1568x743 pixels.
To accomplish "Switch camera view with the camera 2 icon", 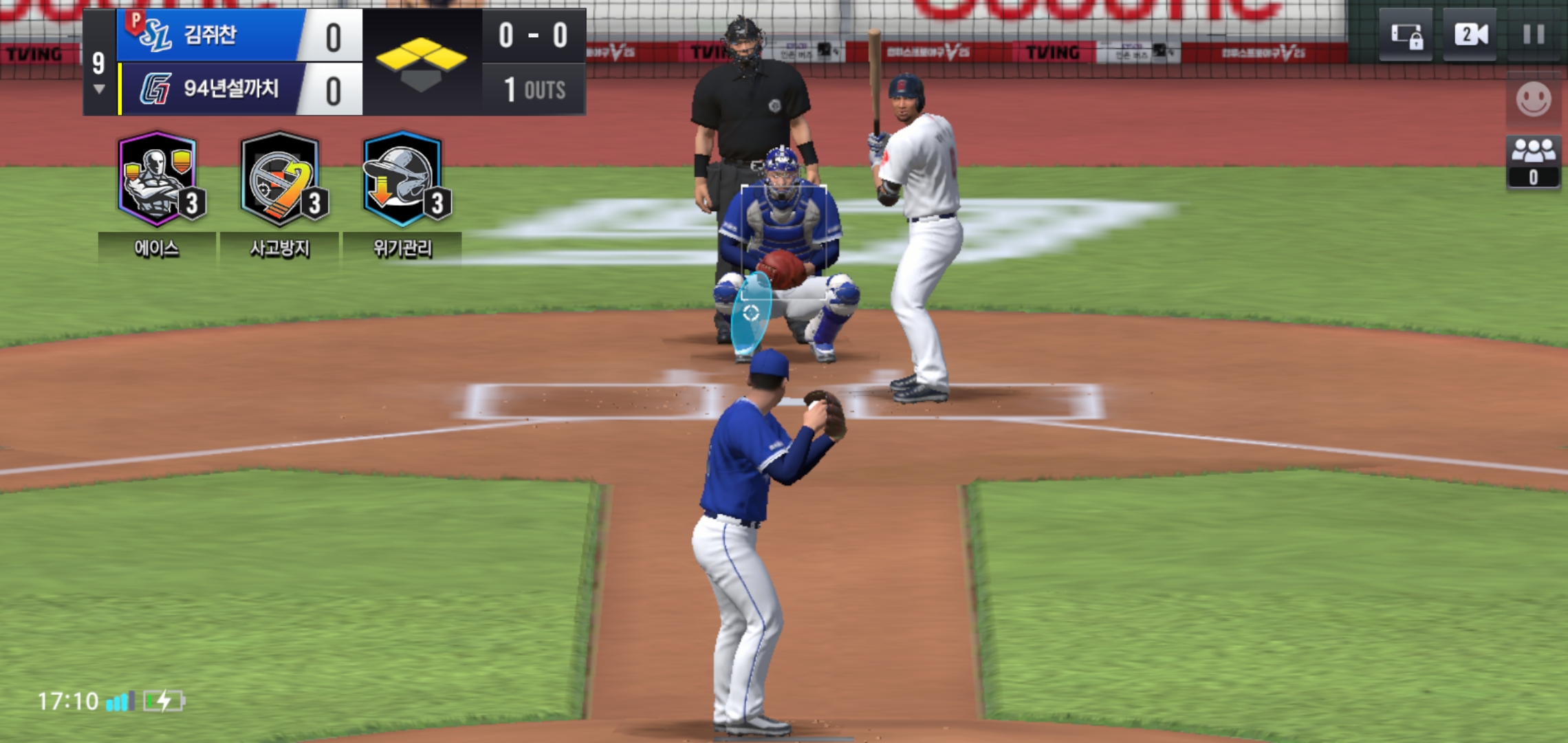I will 1470,34.
